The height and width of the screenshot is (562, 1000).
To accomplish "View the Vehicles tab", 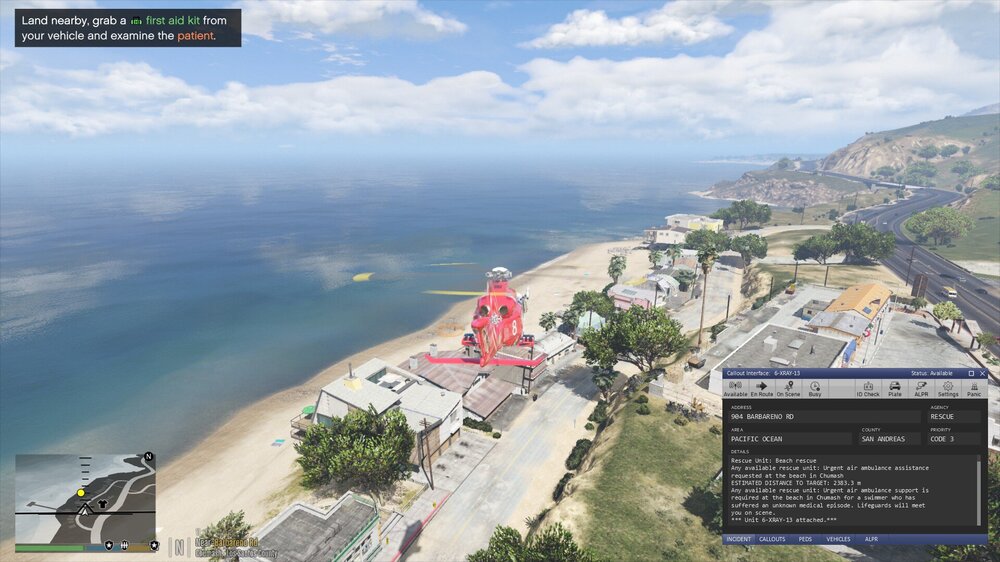I will point(838,539).
